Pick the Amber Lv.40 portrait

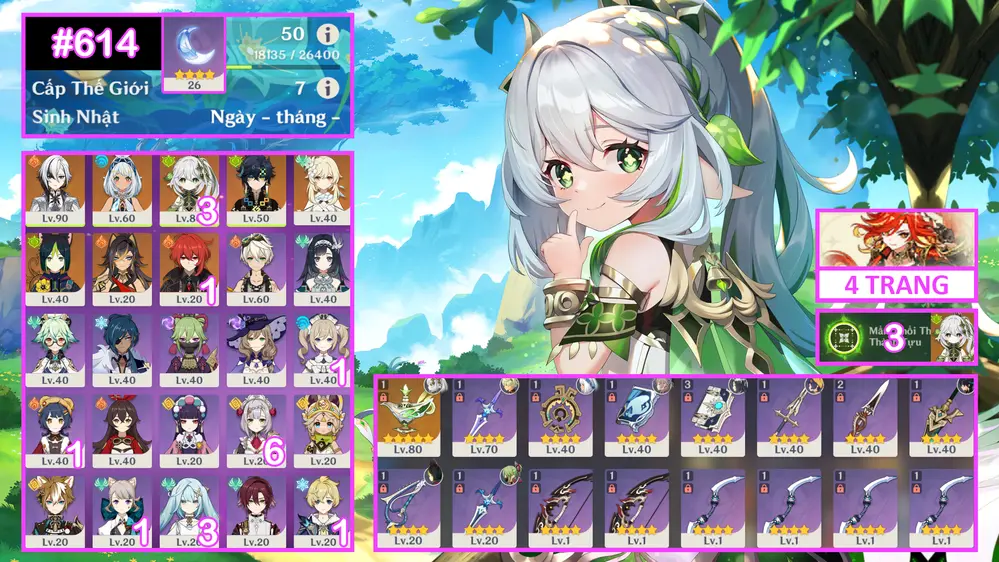coord(122,424)
